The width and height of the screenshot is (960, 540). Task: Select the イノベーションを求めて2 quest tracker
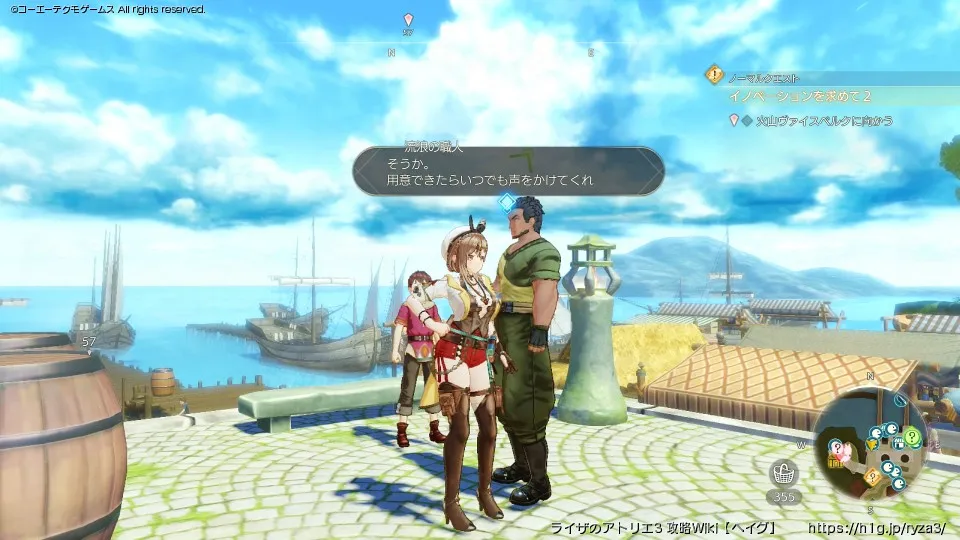coord(800,96)
